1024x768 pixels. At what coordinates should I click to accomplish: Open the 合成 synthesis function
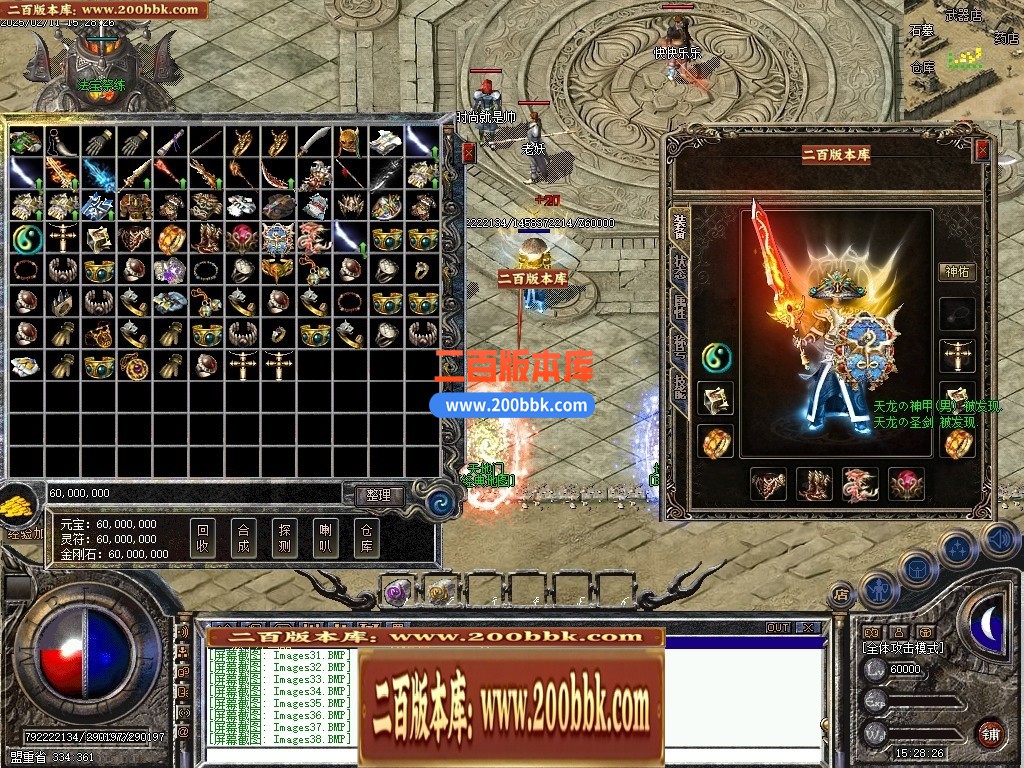tap(243, 539)
